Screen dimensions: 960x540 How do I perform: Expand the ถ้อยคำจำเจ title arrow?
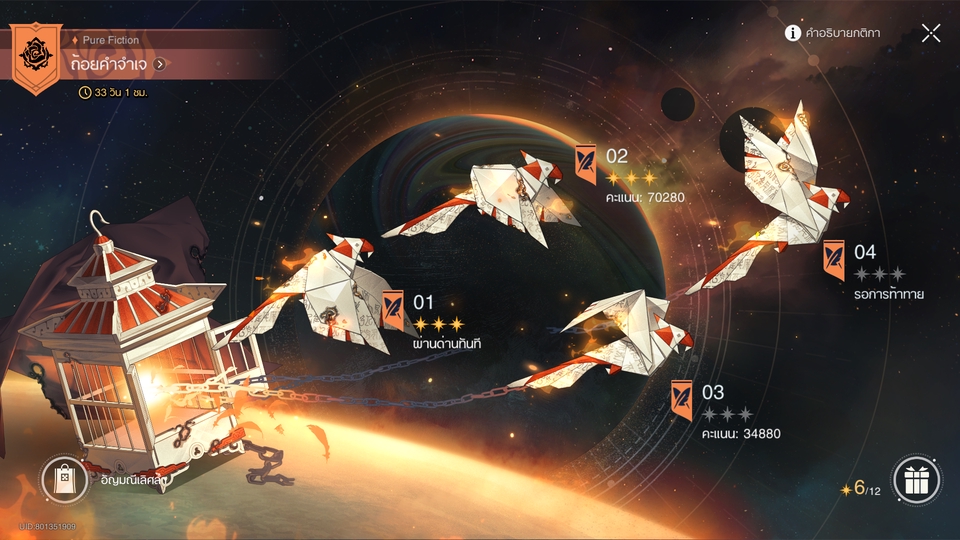coord(160,64)
